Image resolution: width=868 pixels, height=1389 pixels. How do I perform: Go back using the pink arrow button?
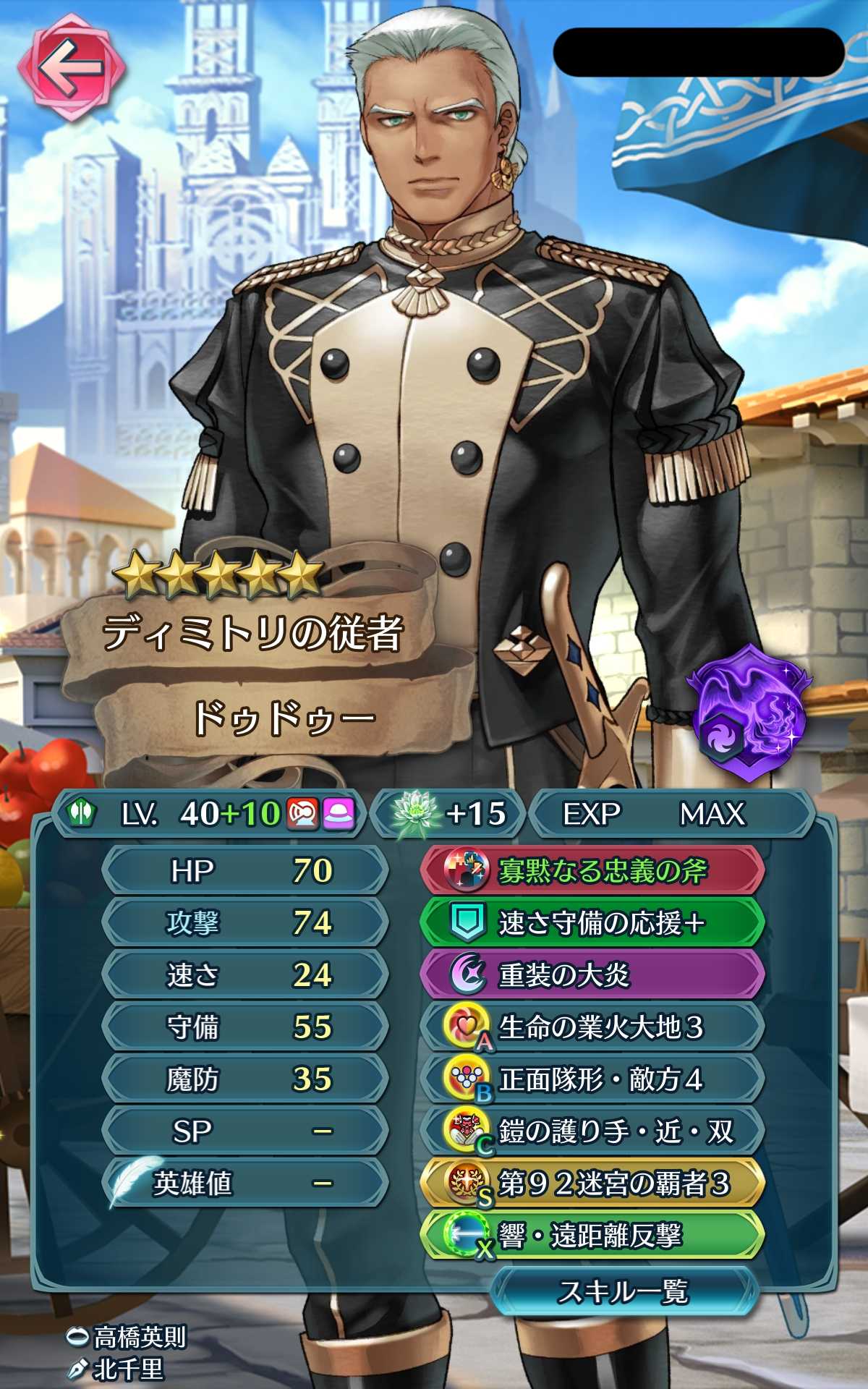[x=72, y=67]
